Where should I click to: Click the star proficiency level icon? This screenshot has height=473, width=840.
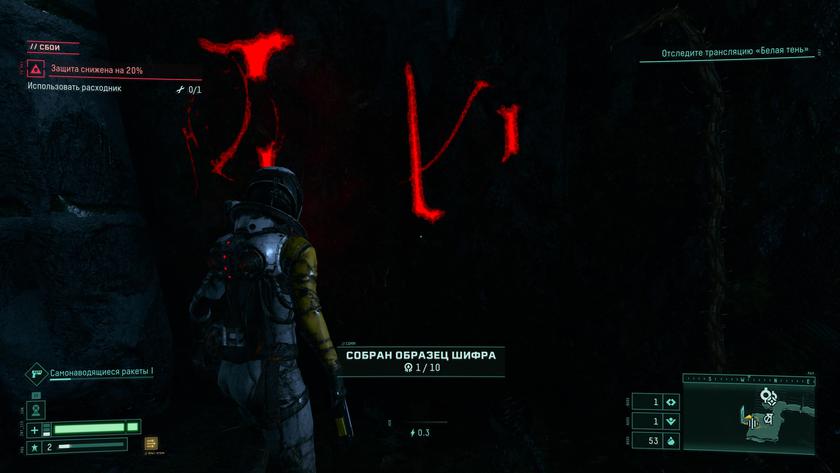pos(35,446)
